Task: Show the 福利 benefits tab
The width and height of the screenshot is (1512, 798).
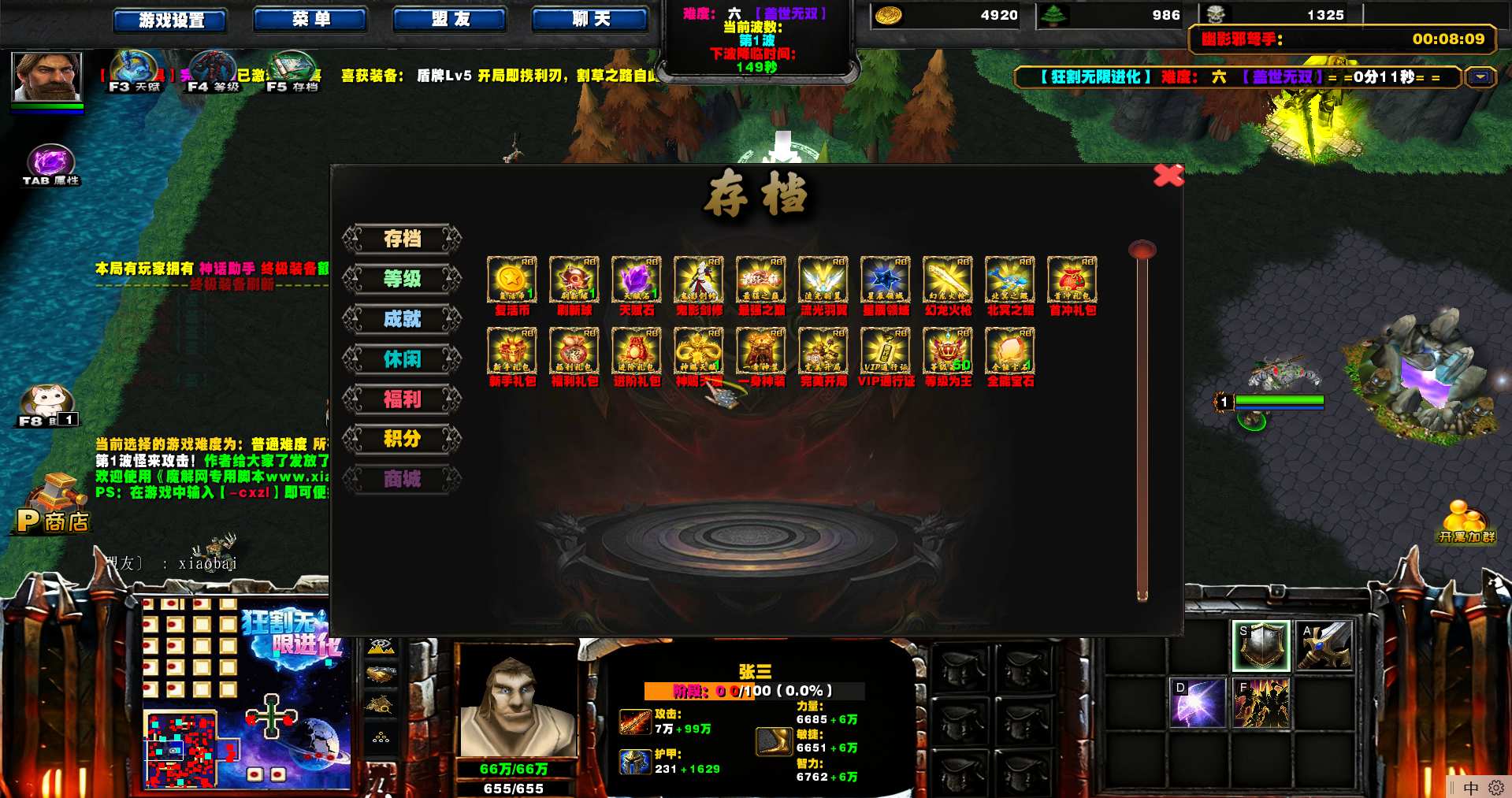Action: tap(402, 399)
